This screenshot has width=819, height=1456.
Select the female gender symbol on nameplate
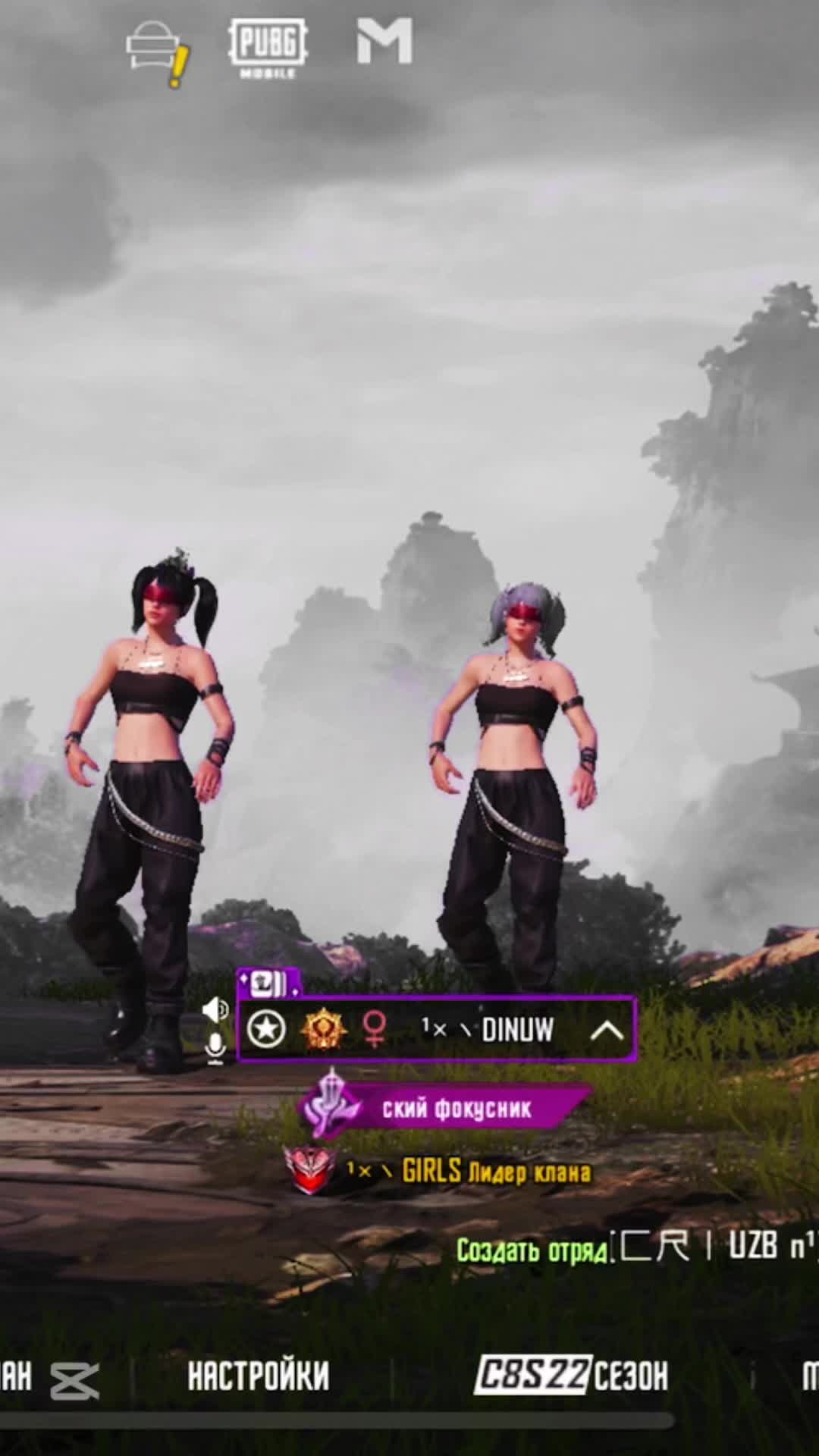375,1029
